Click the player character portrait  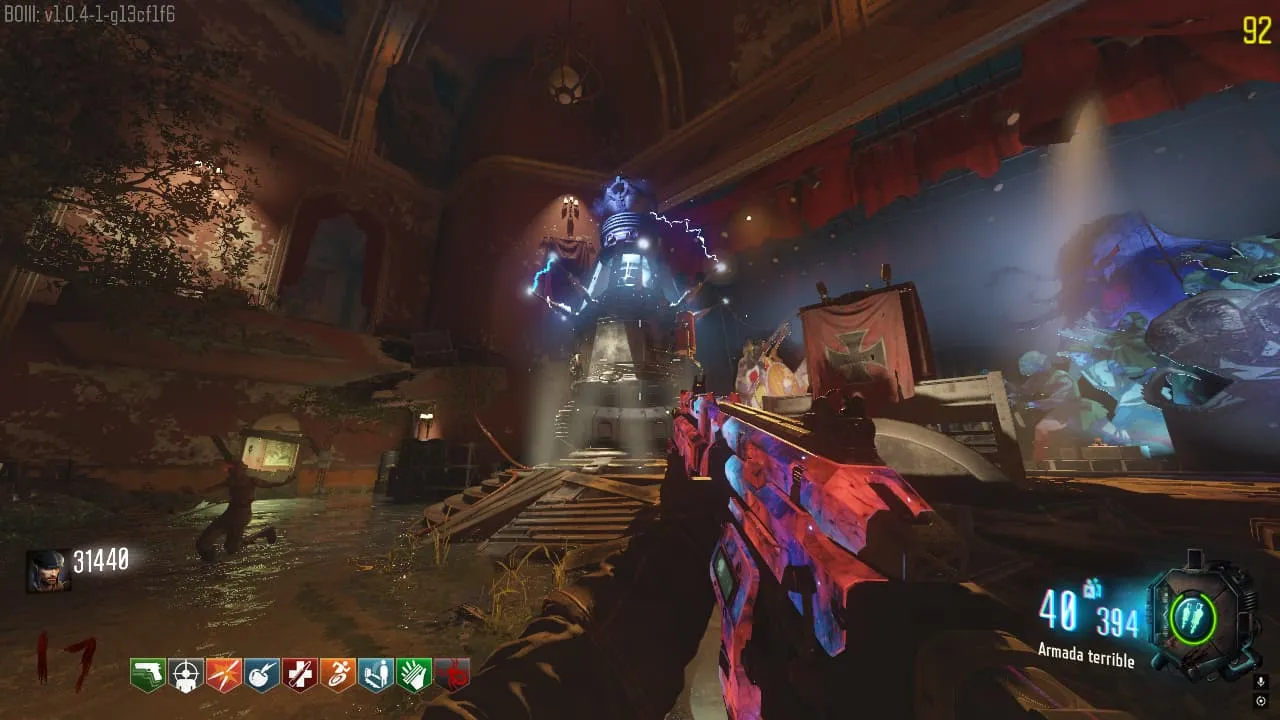click(x=48, y=571)
